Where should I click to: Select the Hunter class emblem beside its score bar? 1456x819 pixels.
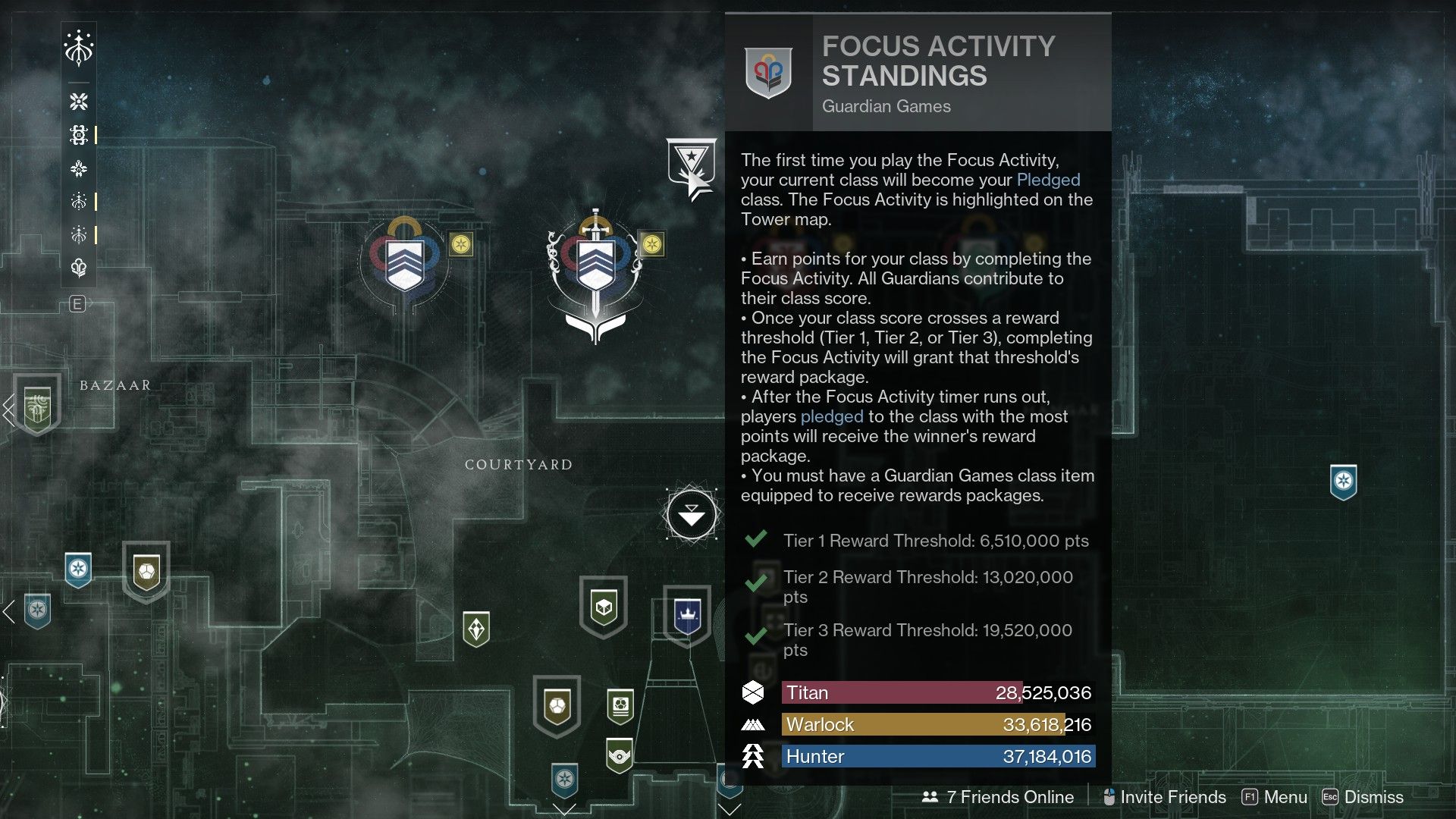point(753,755)
